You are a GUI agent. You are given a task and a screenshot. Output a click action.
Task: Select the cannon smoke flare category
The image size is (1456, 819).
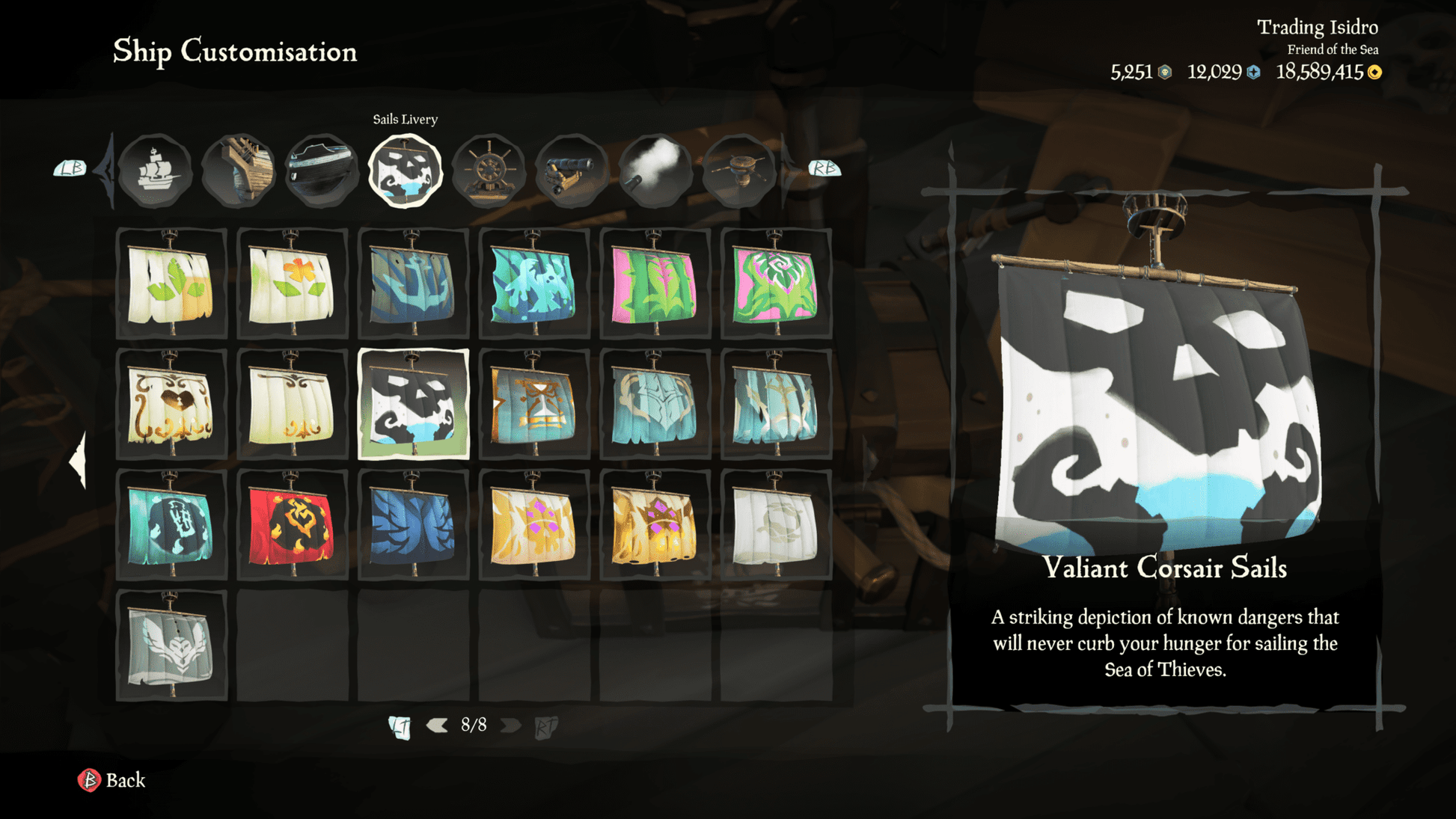655,171
